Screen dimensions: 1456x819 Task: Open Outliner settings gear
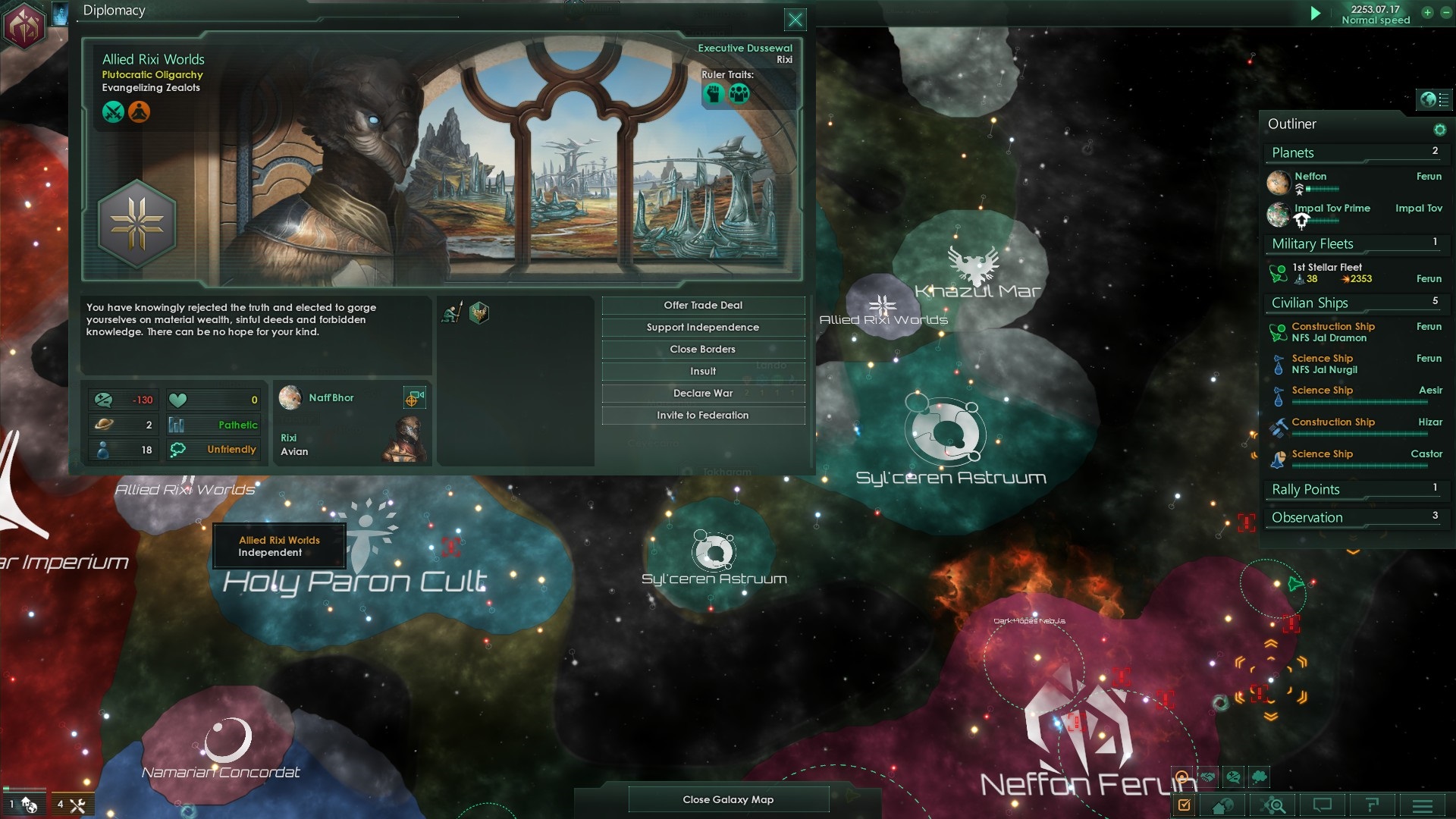[x=1439, y=130]
